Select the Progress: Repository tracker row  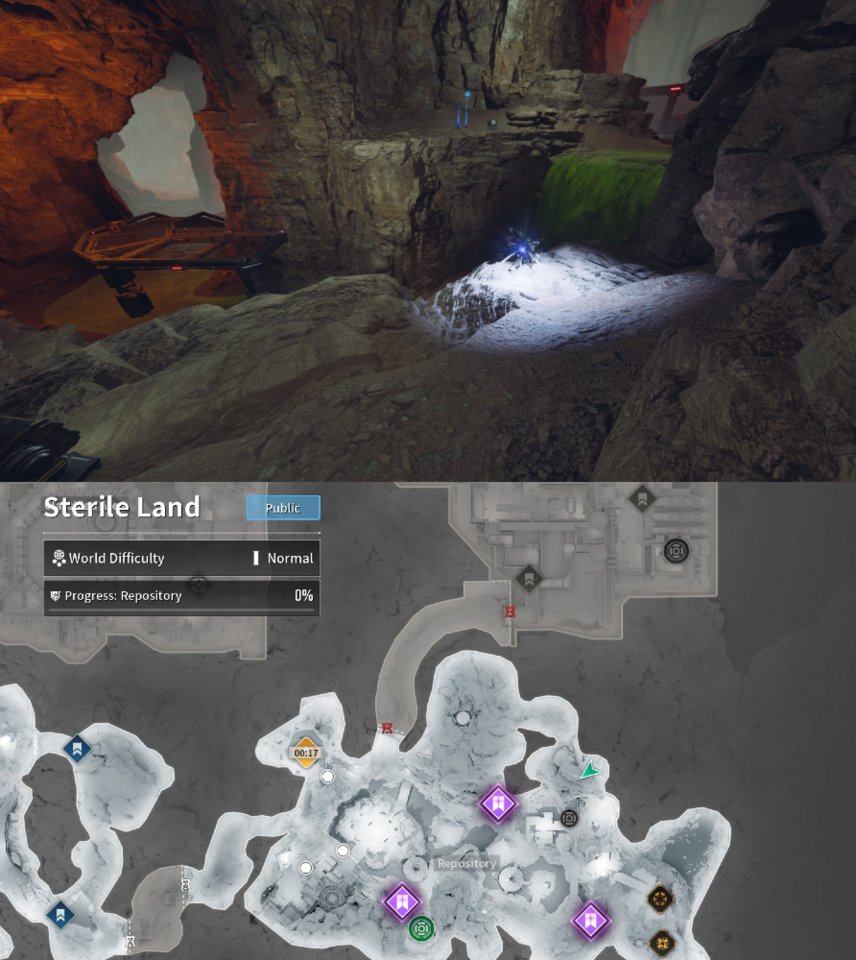click(181, 596)
